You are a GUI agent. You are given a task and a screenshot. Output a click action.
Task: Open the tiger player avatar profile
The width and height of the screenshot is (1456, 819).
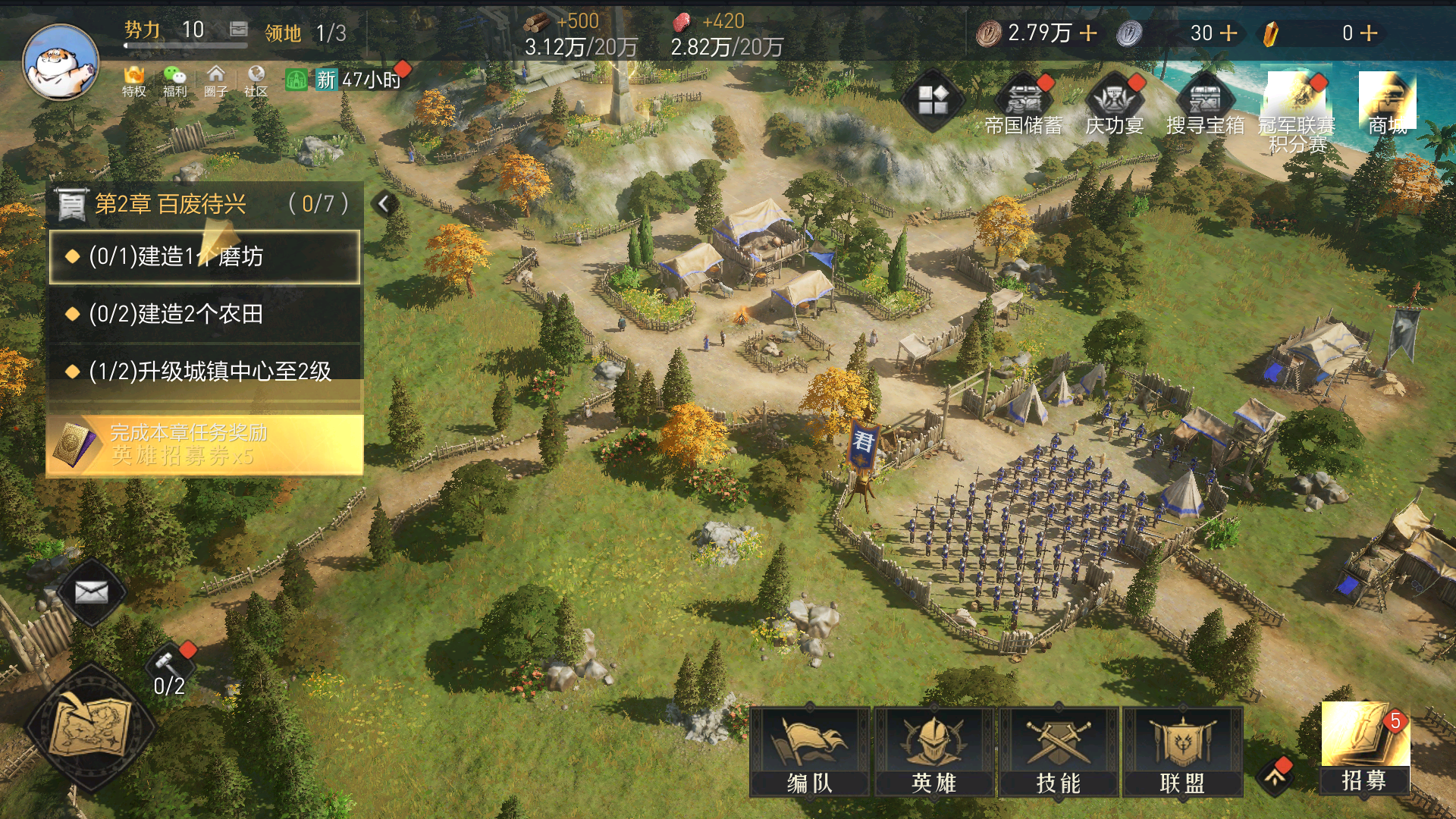point(61,62)
